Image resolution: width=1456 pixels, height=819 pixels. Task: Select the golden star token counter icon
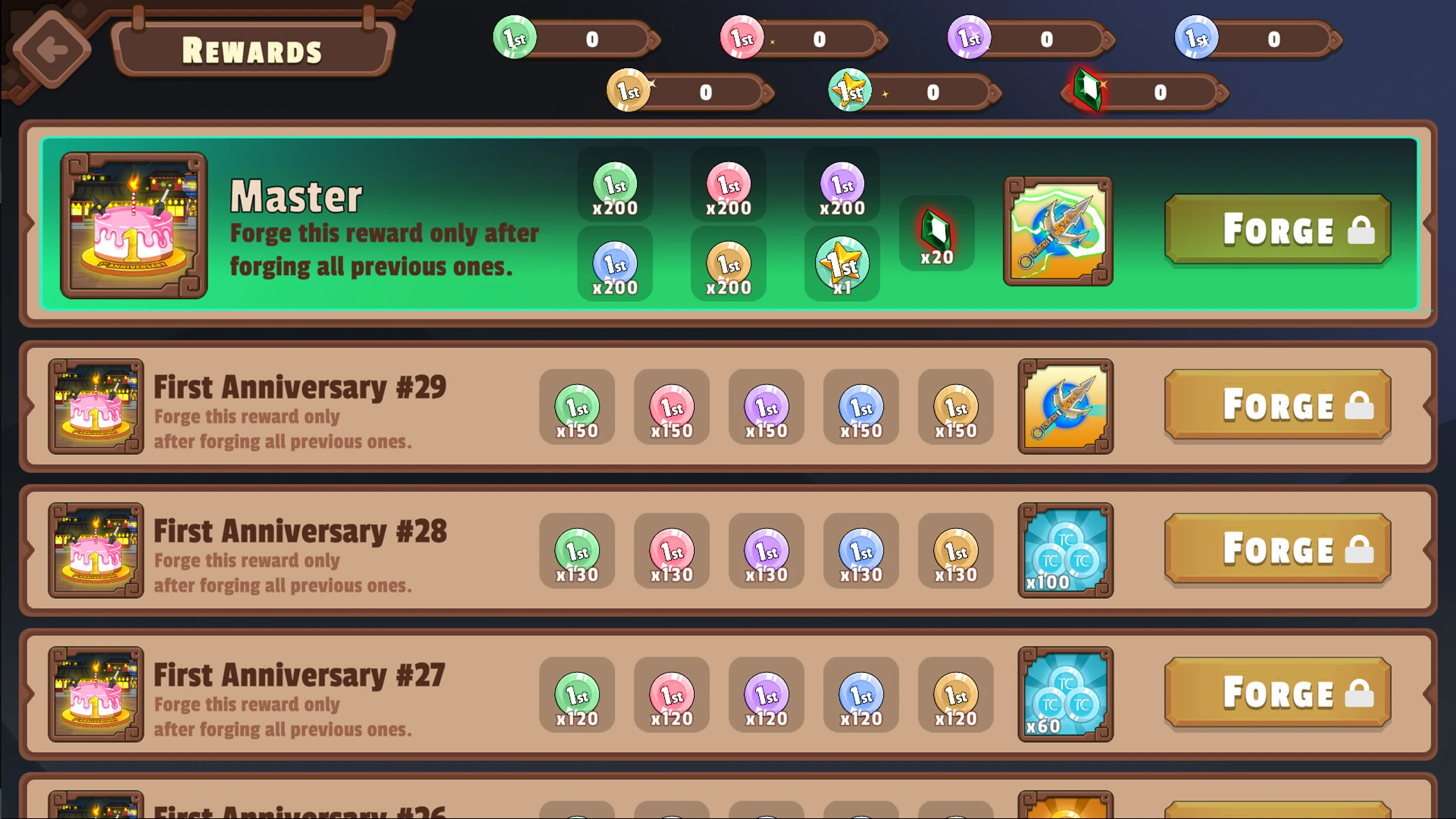[850, 91]
